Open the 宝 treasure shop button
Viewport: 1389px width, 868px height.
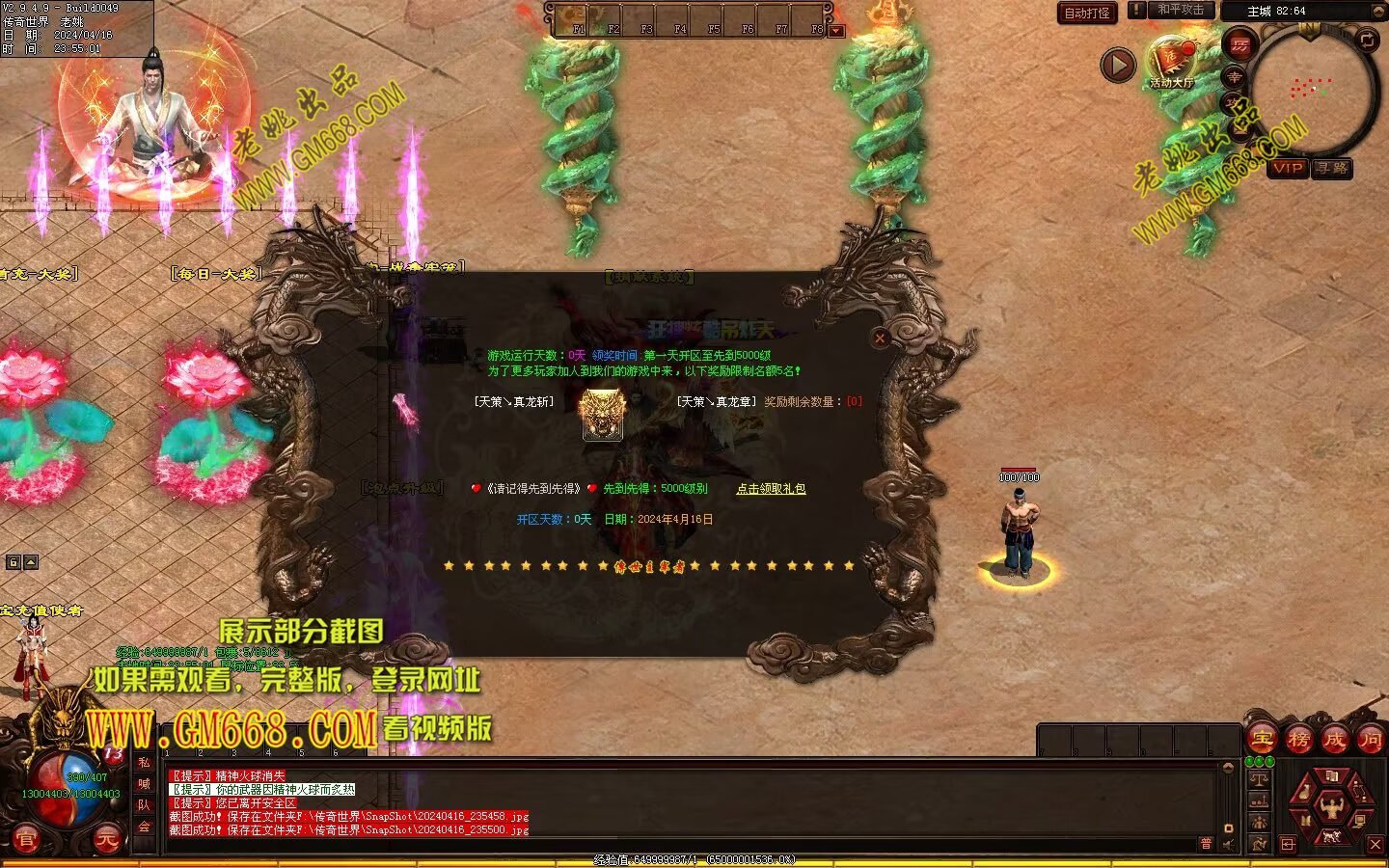[1263, 740]
